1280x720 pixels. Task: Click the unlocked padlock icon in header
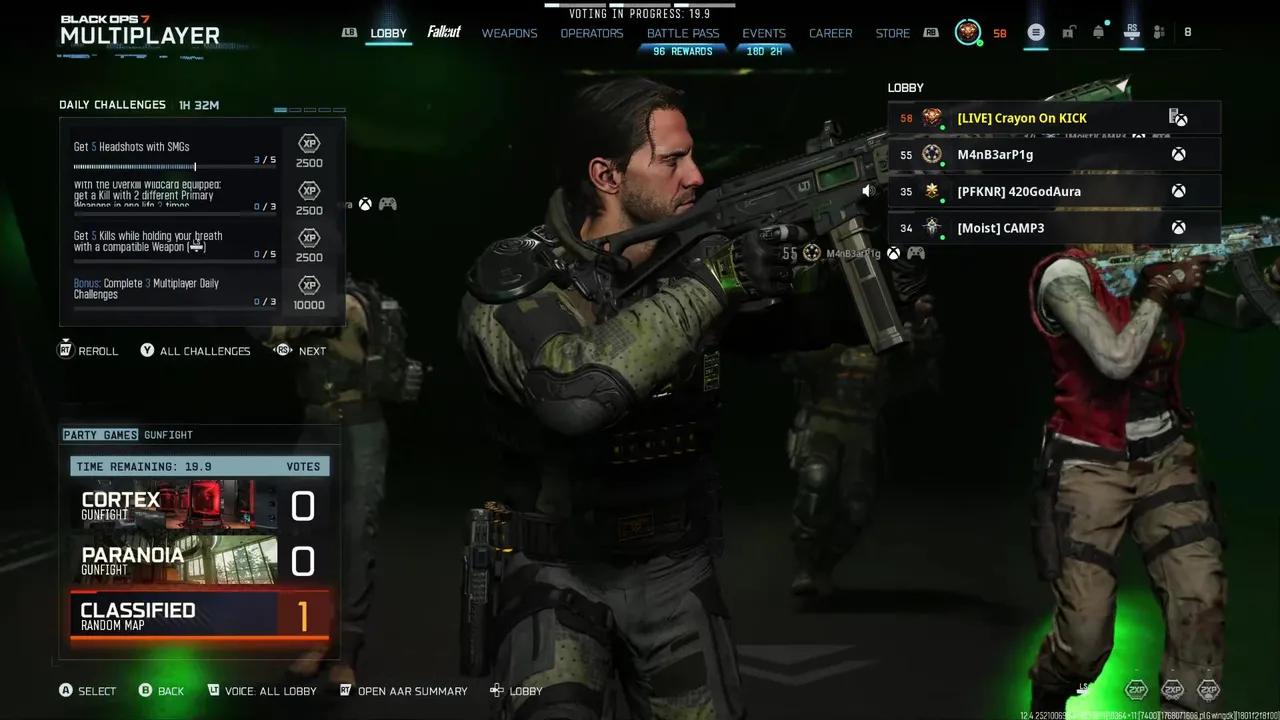[x=1068, y=32]
